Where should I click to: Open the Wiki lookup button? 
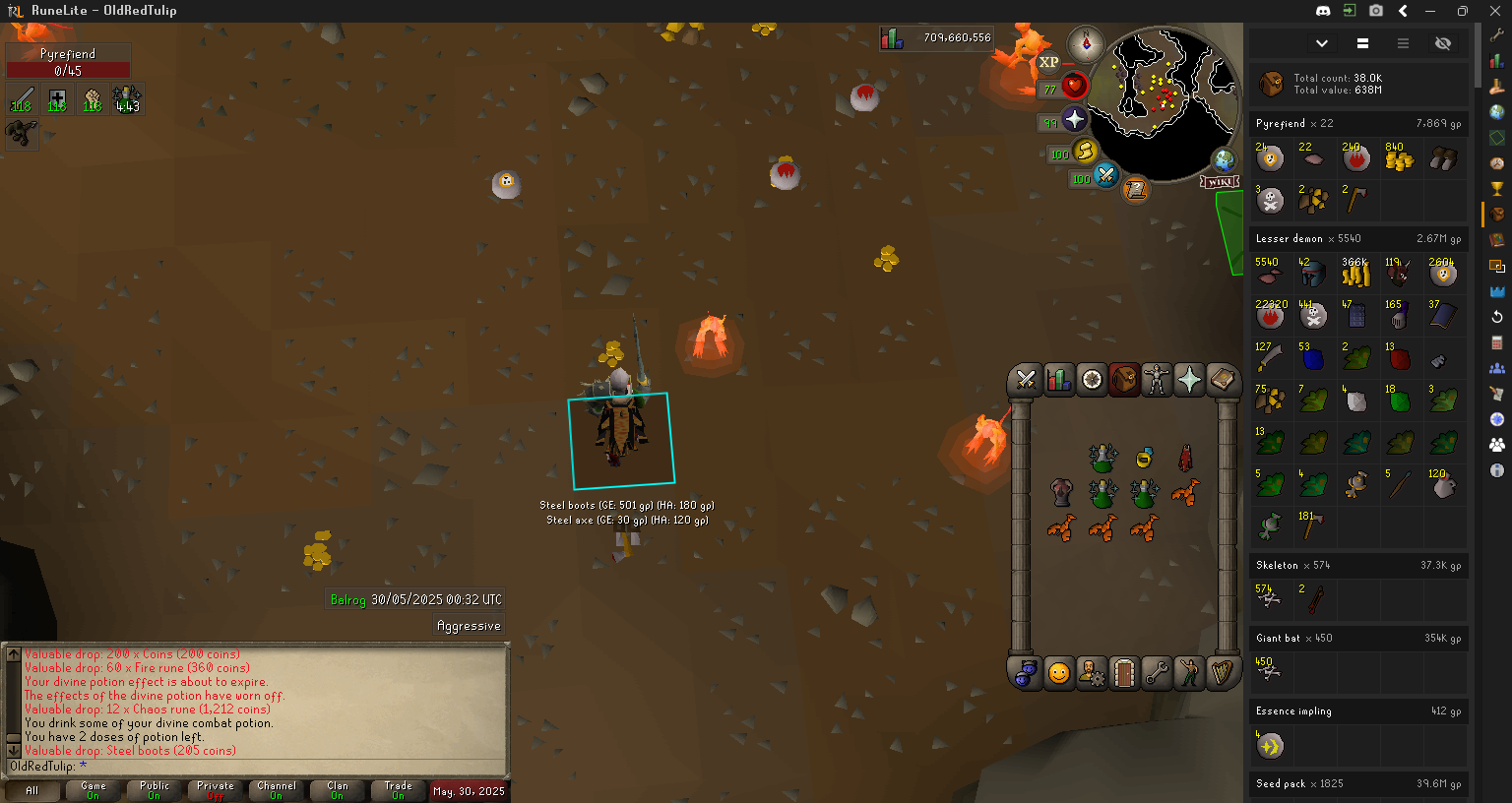(1219, 182)
